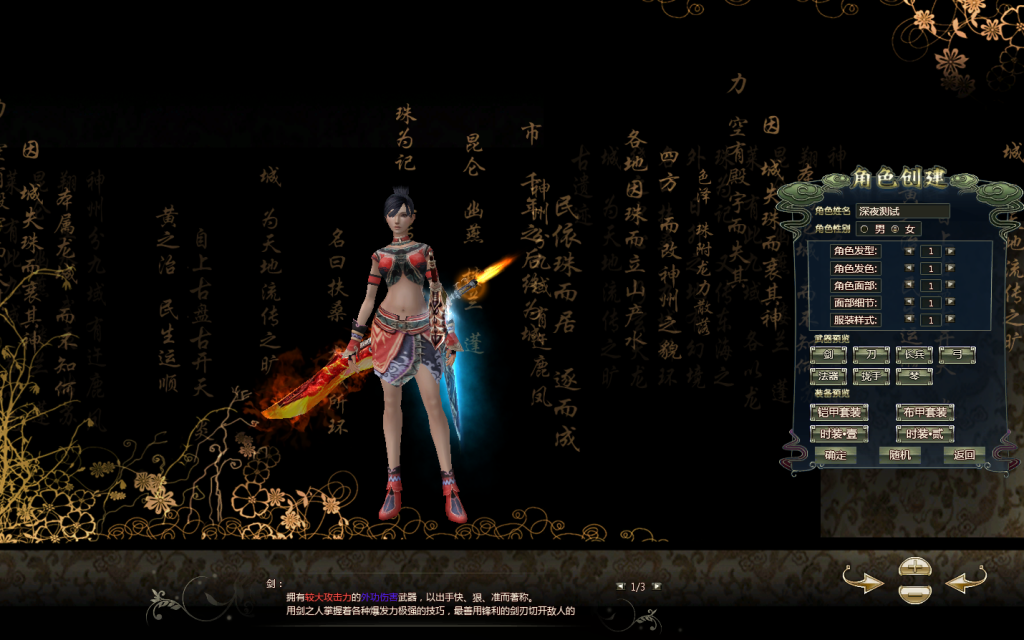Increase the 服装样式 clothing style number
The image size is (1024, 640).
tap(950, 319)
